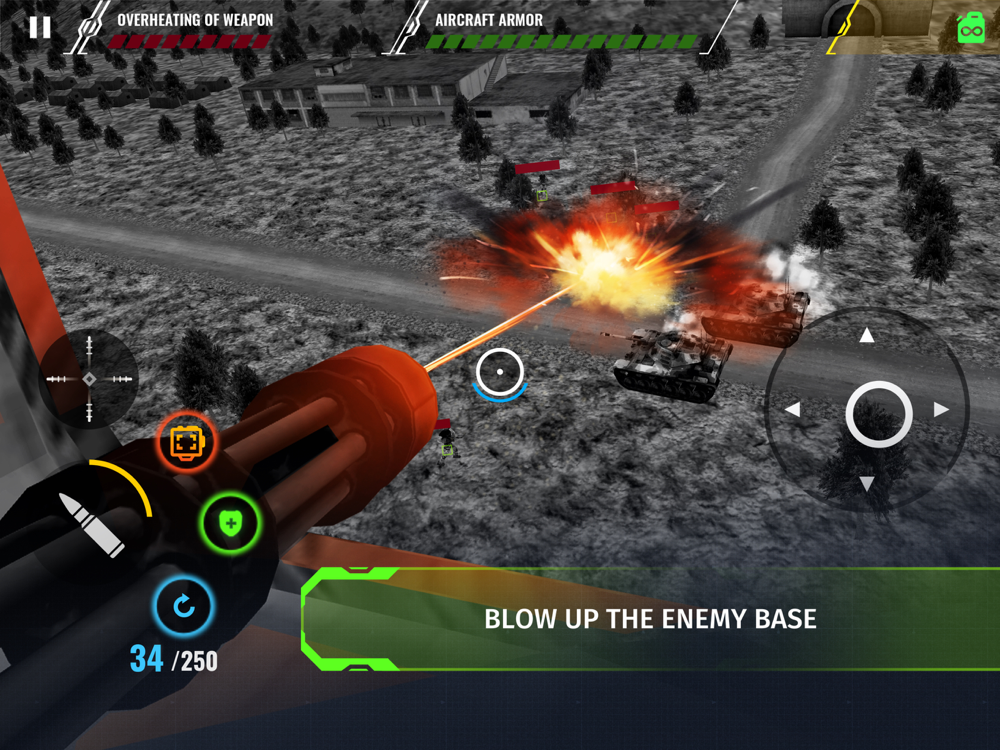
Task: Use the green shield repair ability
Action: click(231, 523)
